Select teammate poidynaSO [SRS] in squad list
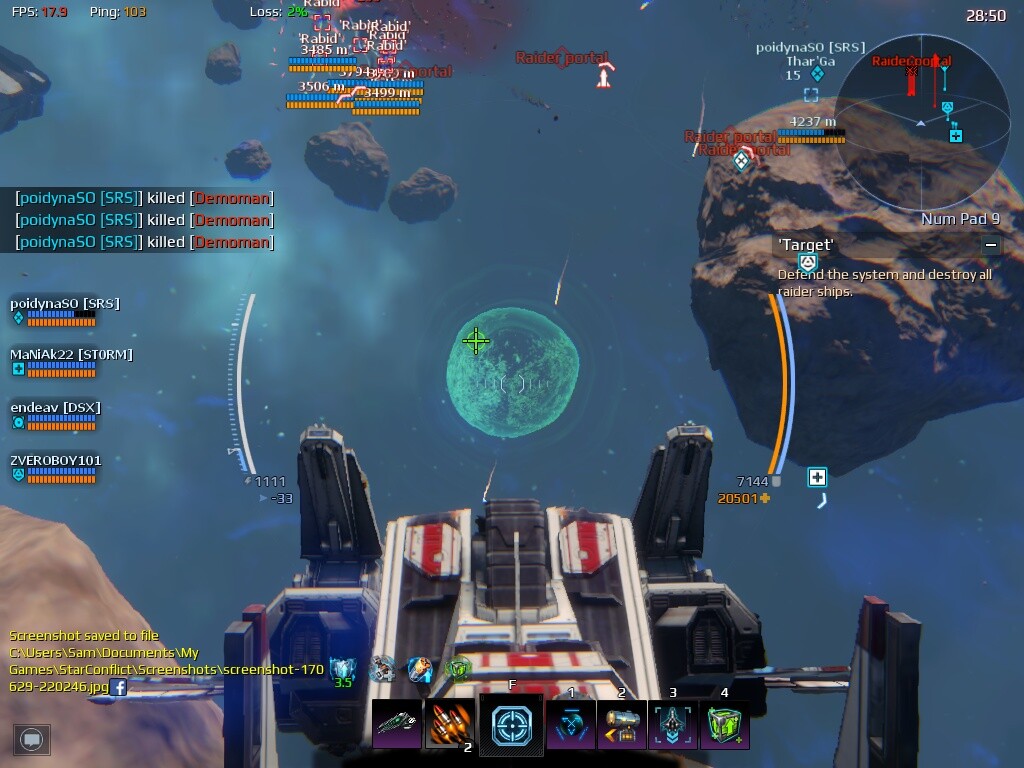 click(64, 304)
